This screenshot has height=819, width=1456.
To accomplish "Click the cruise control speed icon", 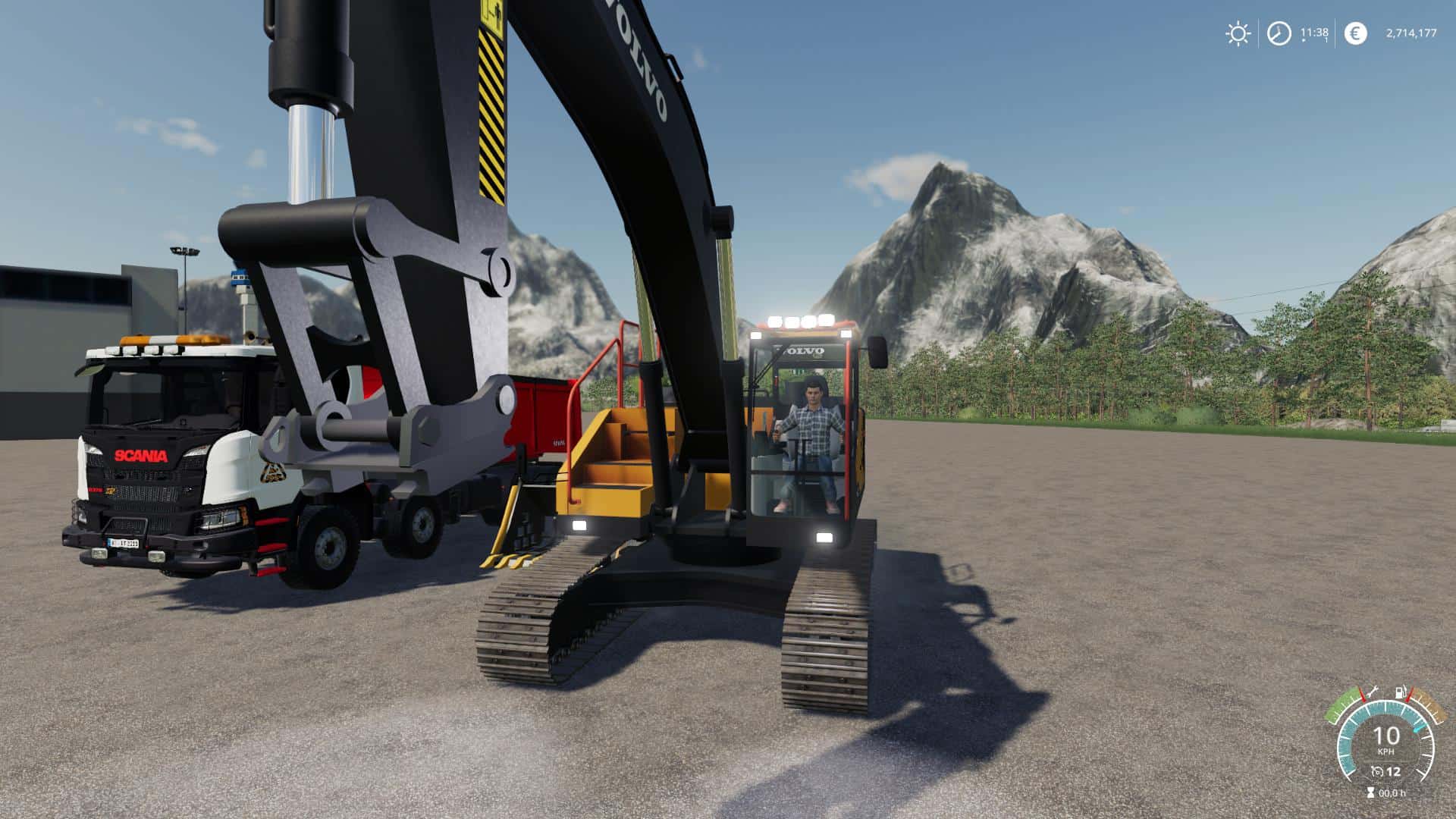I will point(1376,772).
